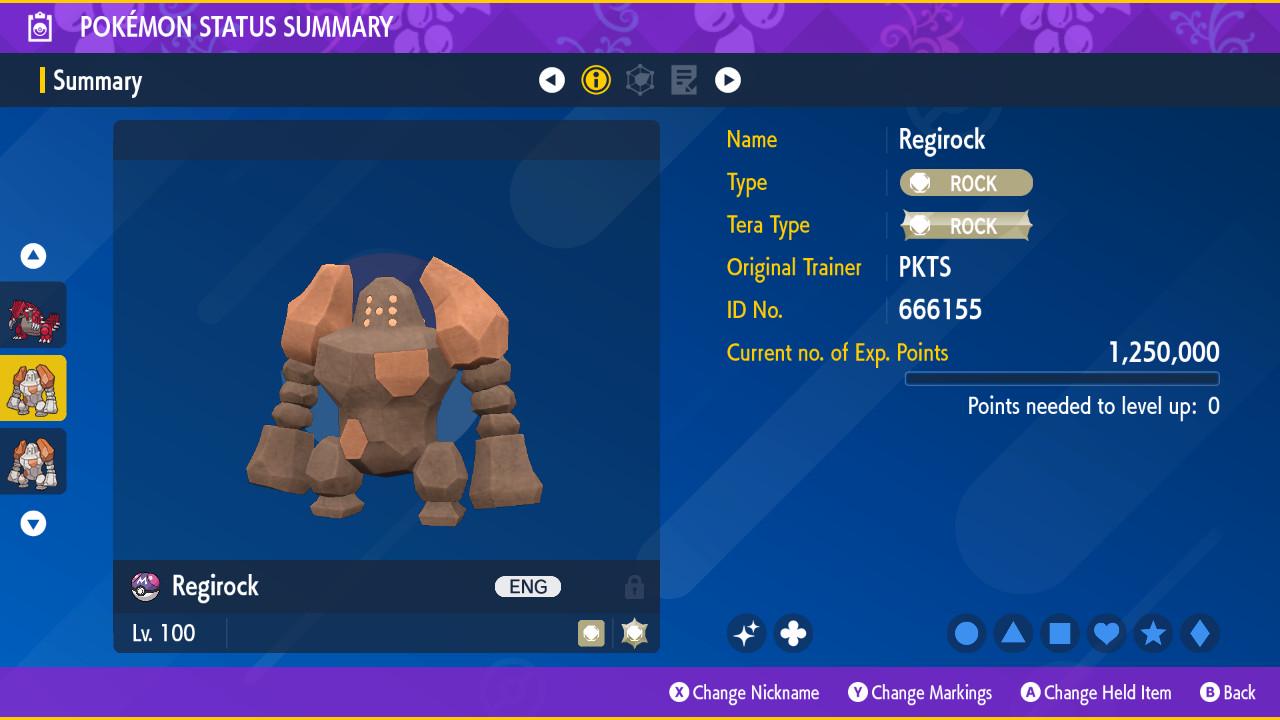The width and height of the screenshot is (1280, 720).
Task: Switch to the stats hexagon tab
Action: coord(640,80)
